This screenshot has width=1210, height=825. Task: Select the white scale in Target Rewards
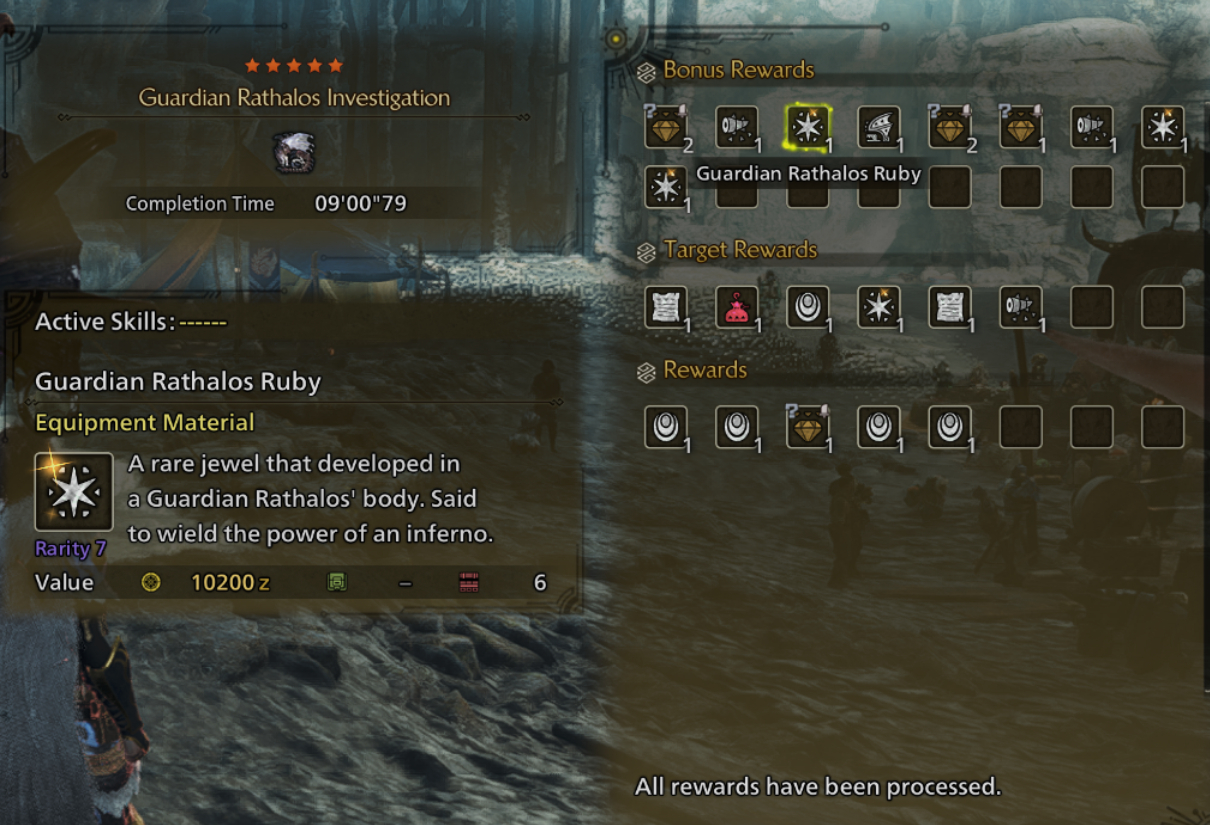(x=807, y=307)
